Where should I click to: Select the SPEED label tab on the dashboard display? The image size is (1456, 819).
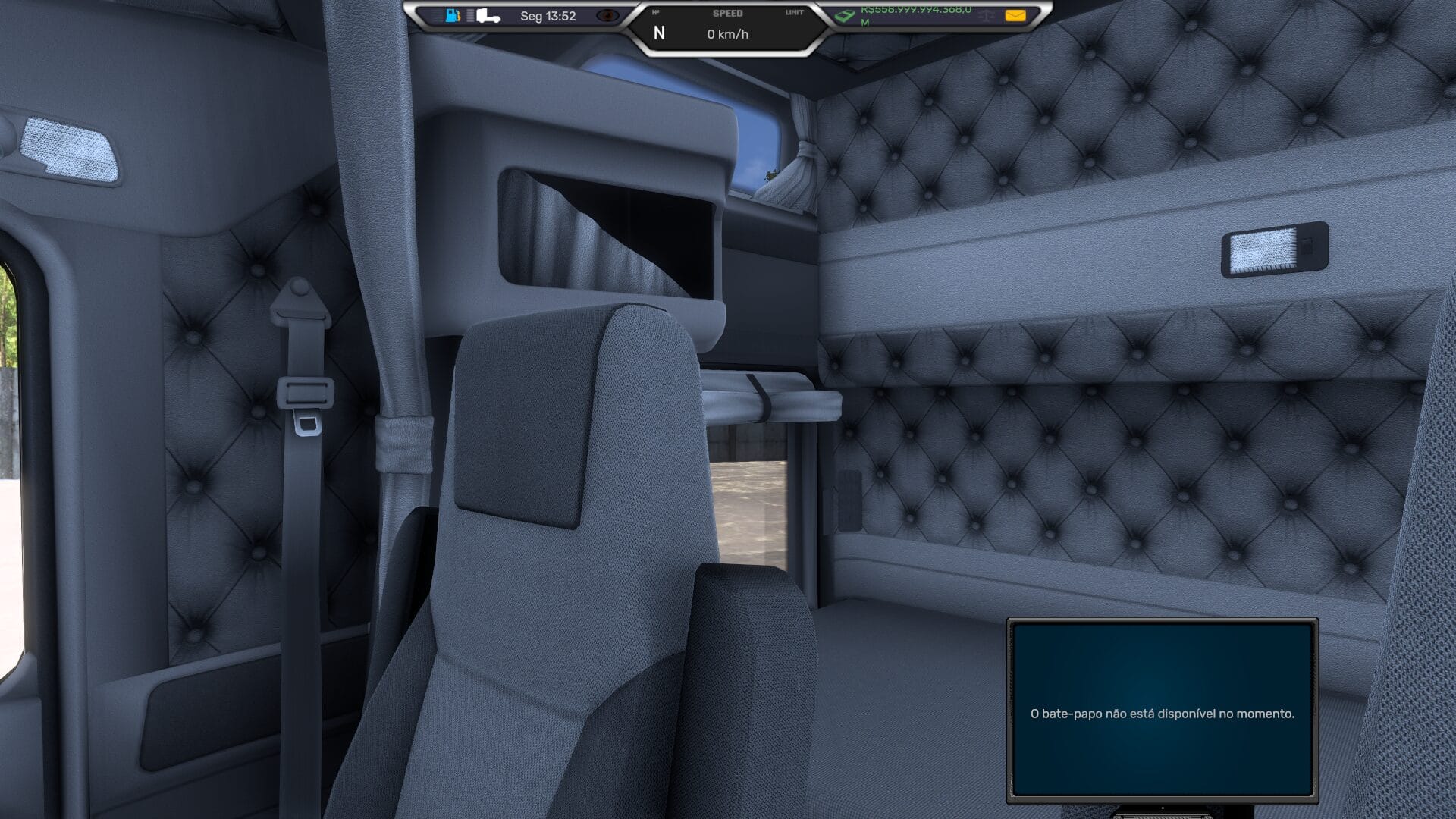coord(728,13)
